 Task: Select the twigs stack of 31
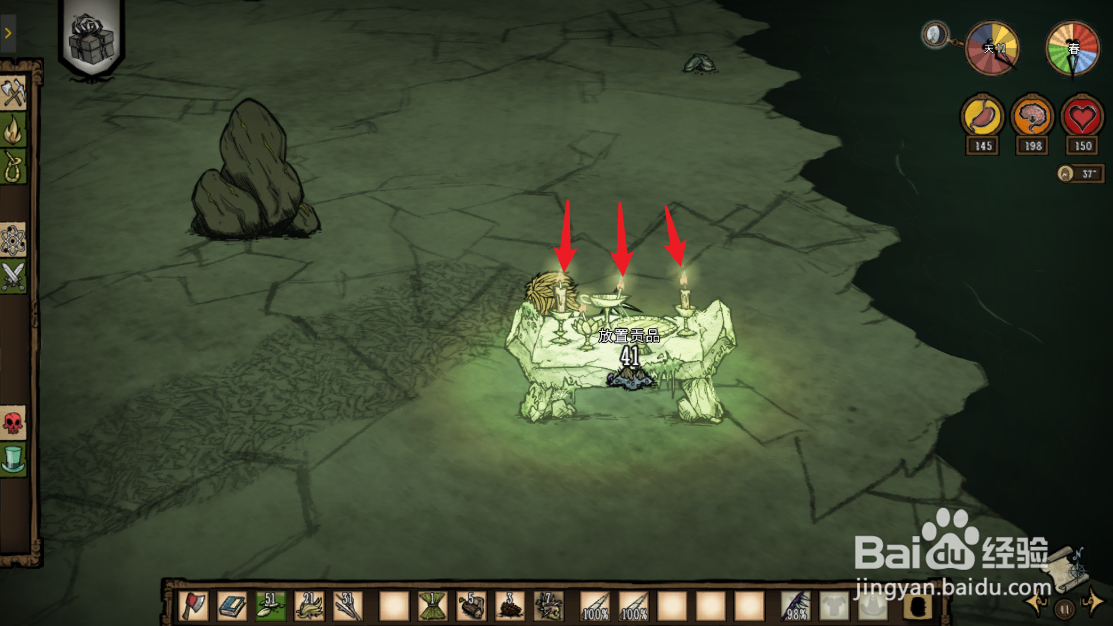click(348, 605)
